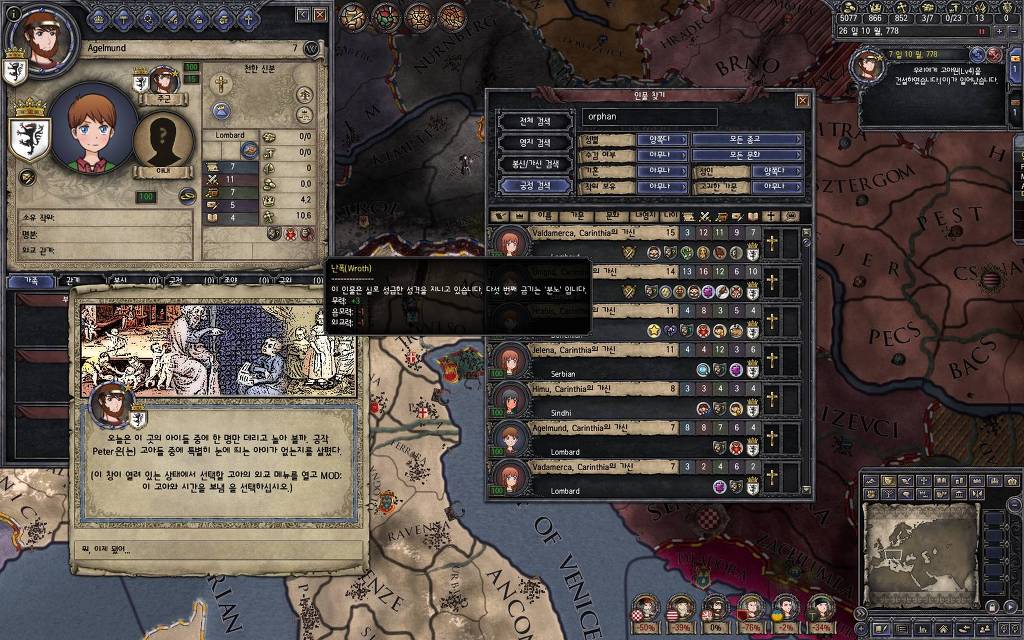1024x640 pixels.
Task: Close the Agelmund character panel
Action: click(320, 15)
